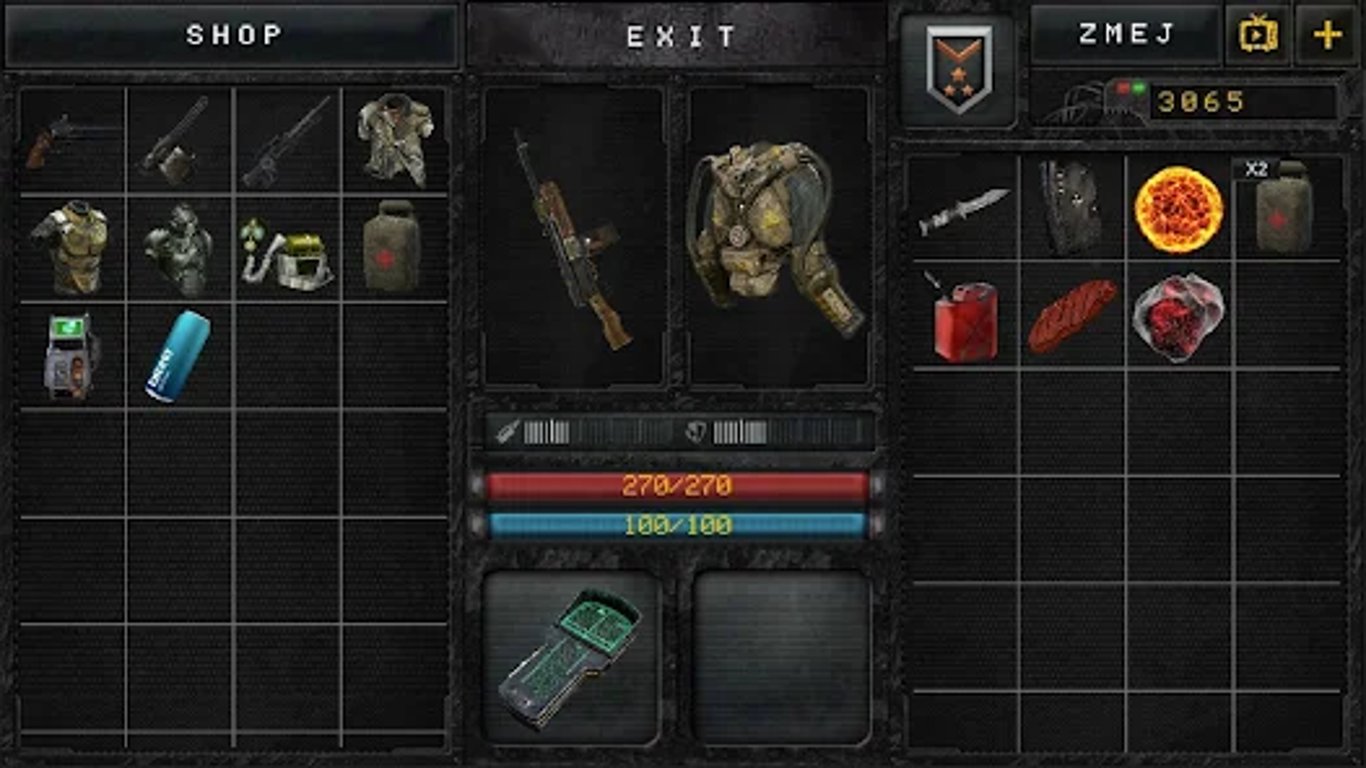This screenshot has height=768, width=1366.
Task: Click the red health bar showing 270/270
Action: pyautogui.click(x=679, y=488)
